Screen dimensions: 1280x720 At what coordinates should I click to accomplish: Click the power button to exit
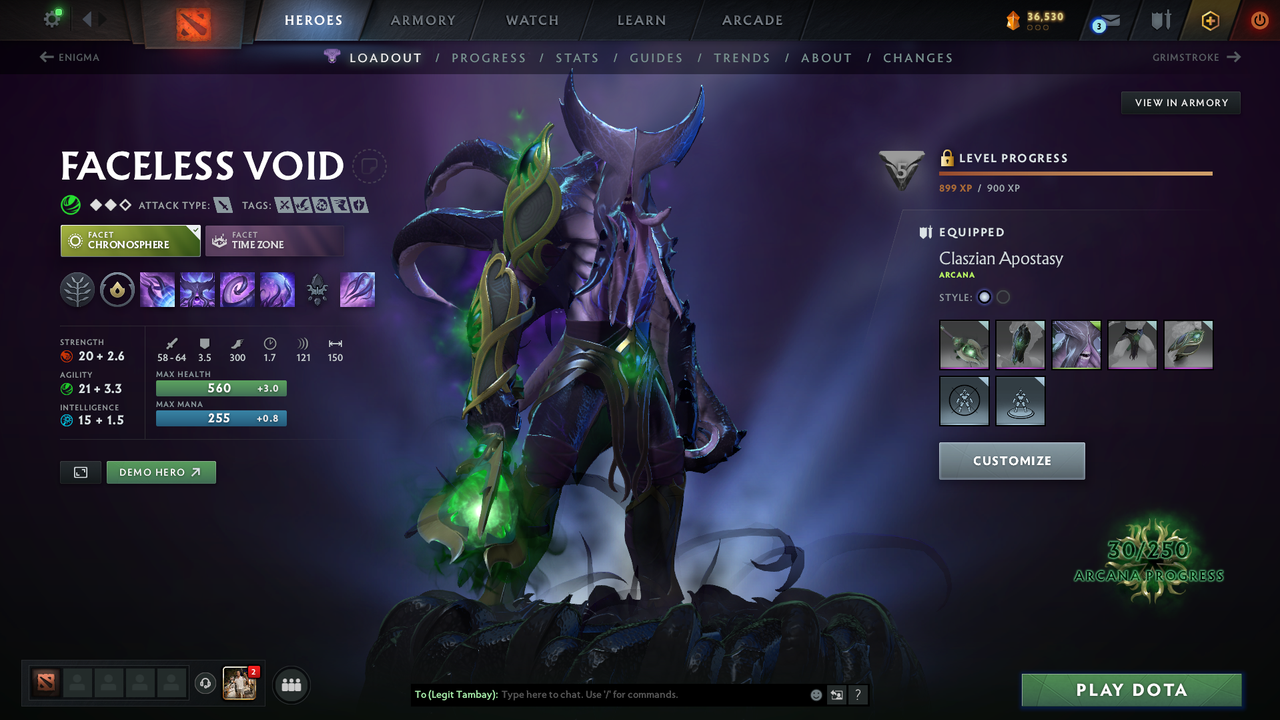click(1259, 19)
